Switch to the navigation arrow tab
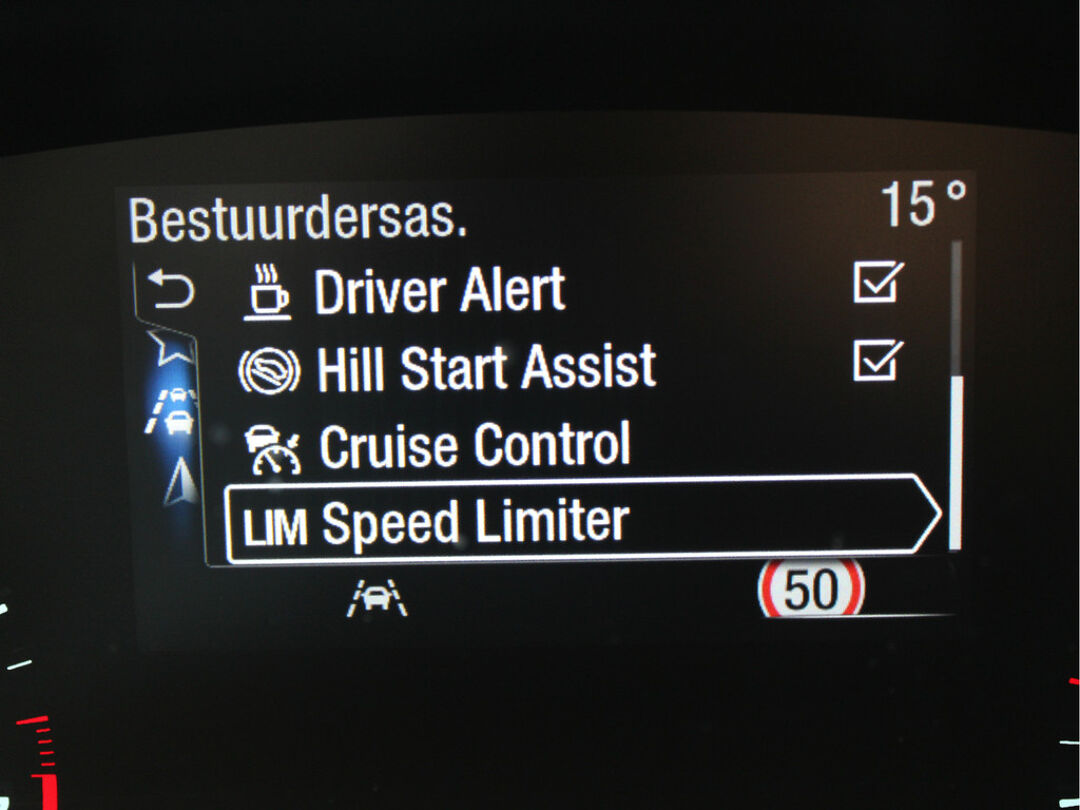 point(178,482)
